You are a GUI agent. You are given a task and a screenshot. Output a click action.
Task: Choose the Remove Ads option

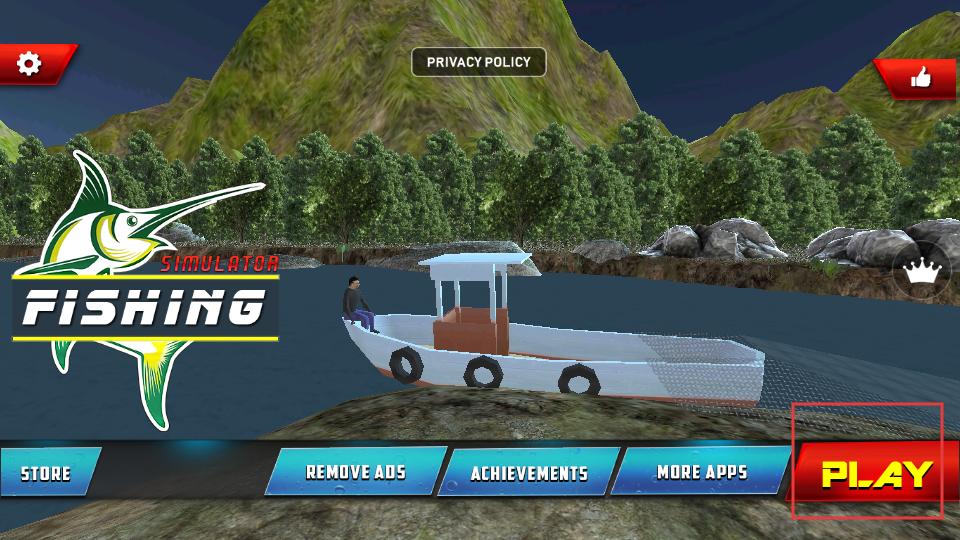point(355,471)
